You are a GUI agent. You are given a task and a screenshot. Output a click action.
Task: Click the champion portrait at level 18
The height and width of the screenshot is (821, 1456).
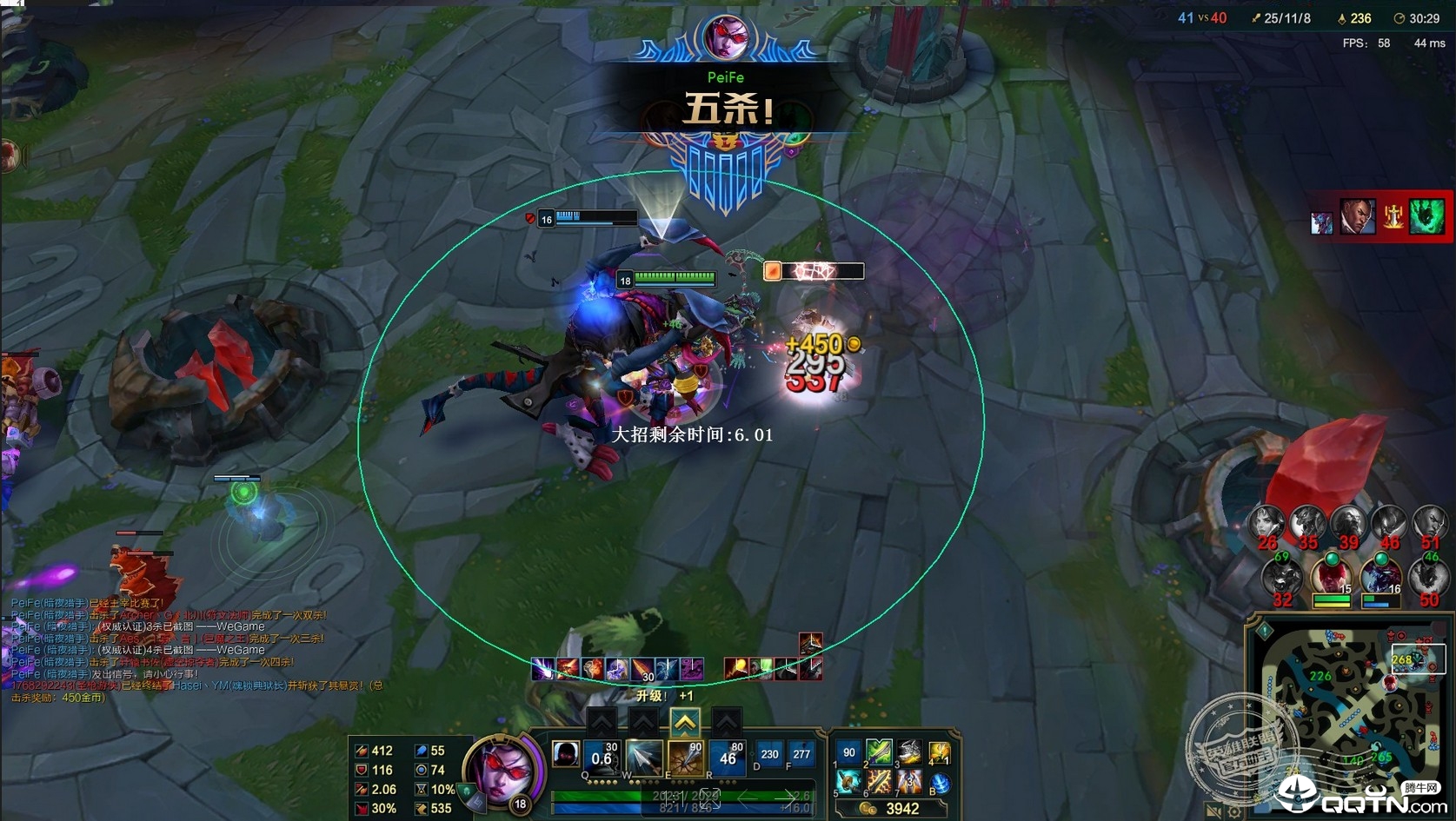(502, 771)
